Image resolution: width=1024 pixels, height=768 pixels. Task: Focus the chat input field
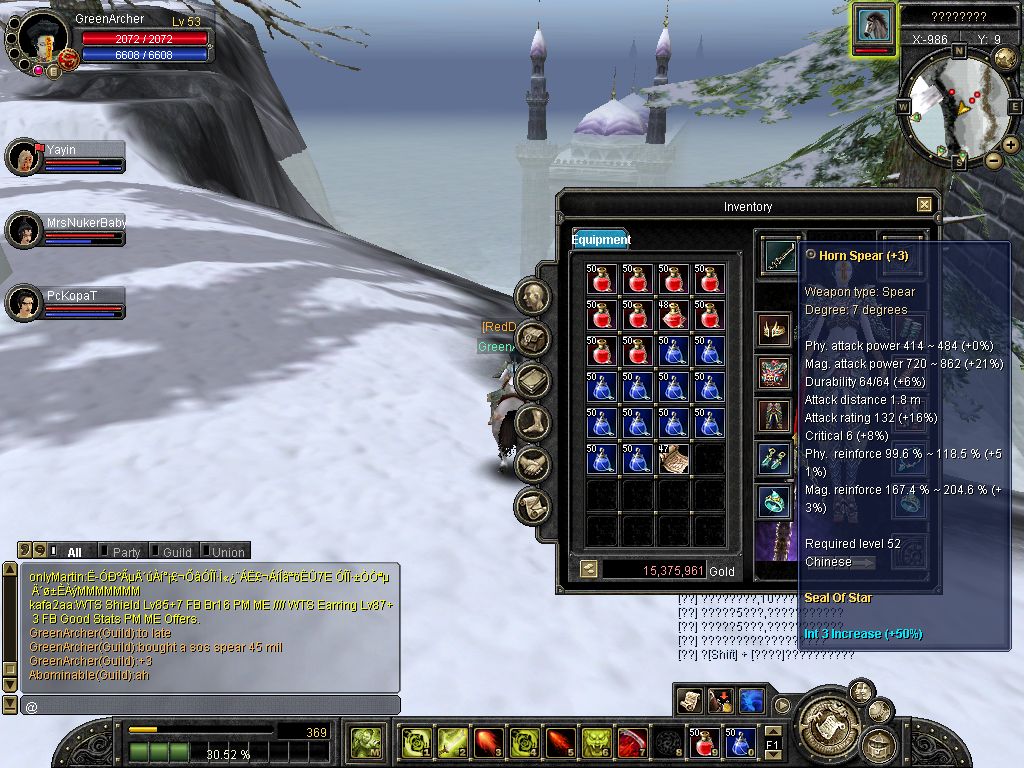click(210, 706)
